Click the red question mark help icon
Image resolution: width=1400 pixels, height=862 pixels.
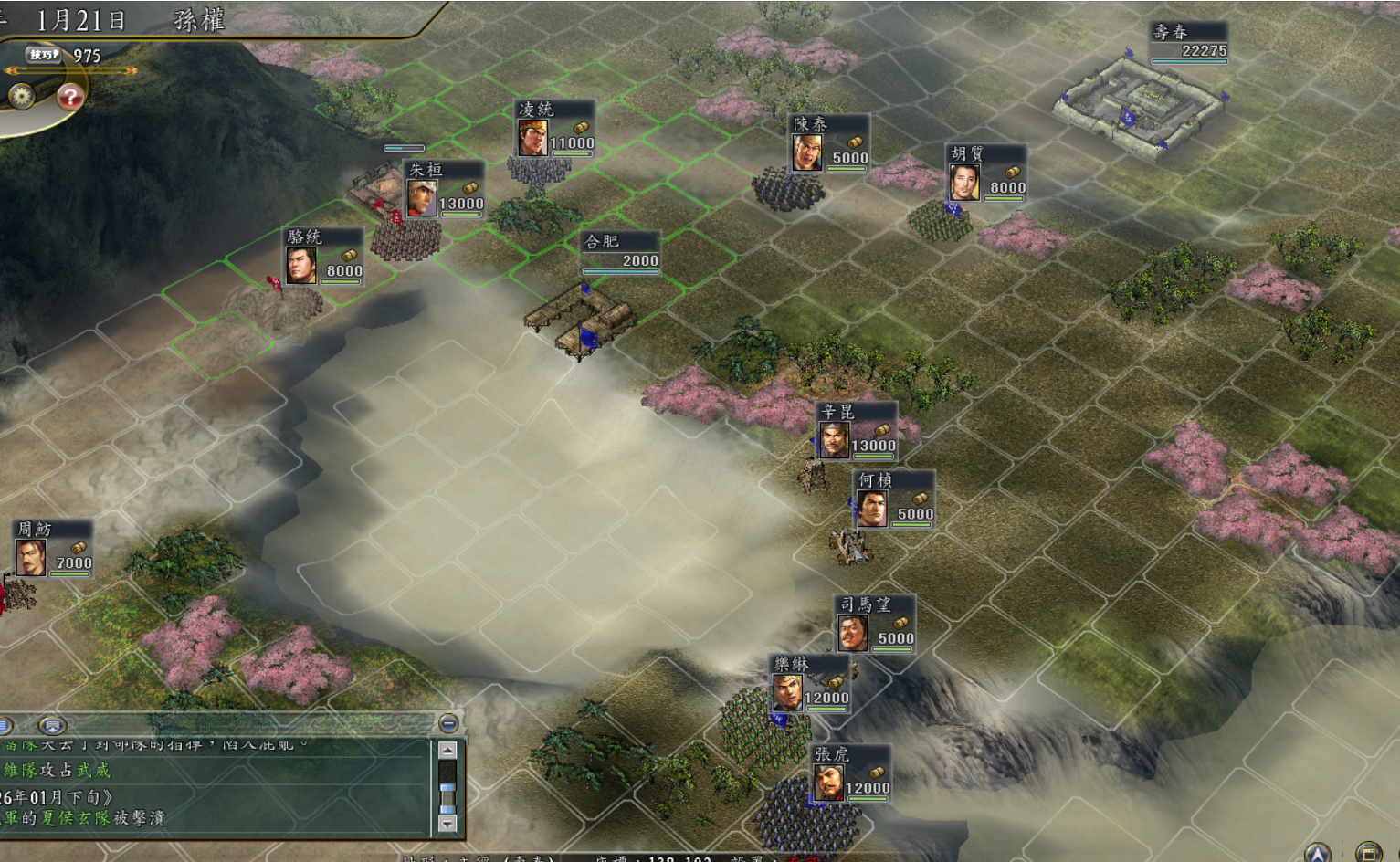pos(71,97)
